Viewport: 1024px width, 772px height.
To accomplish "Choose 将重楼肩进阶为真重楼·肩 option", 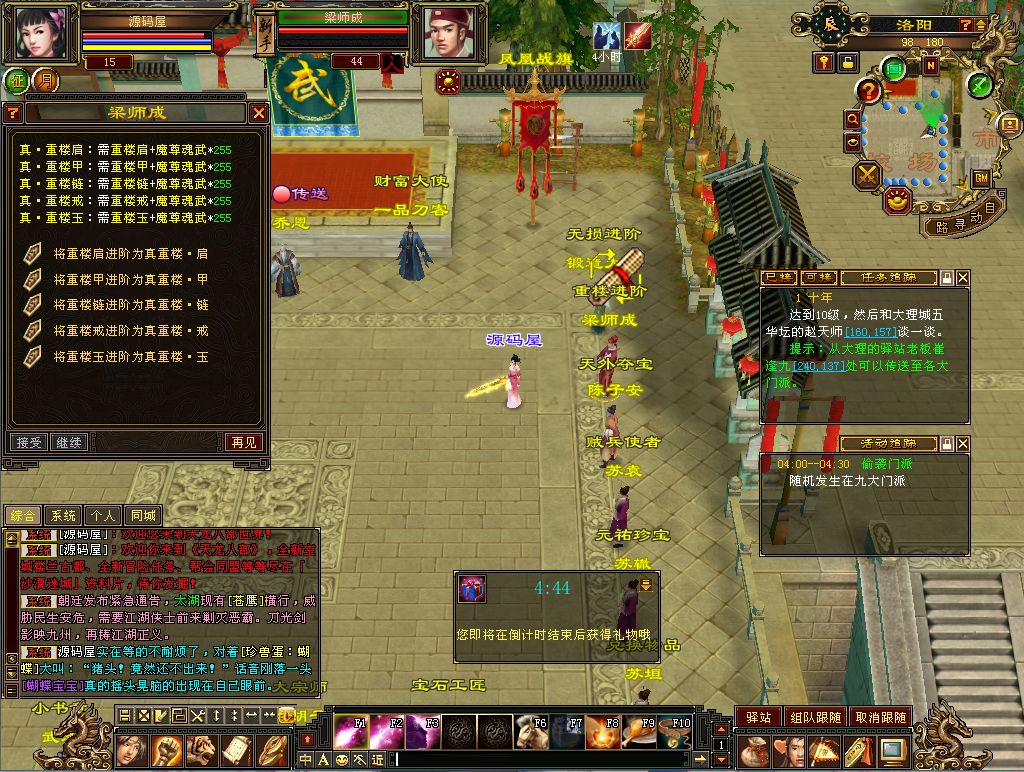I will [130, 254].
